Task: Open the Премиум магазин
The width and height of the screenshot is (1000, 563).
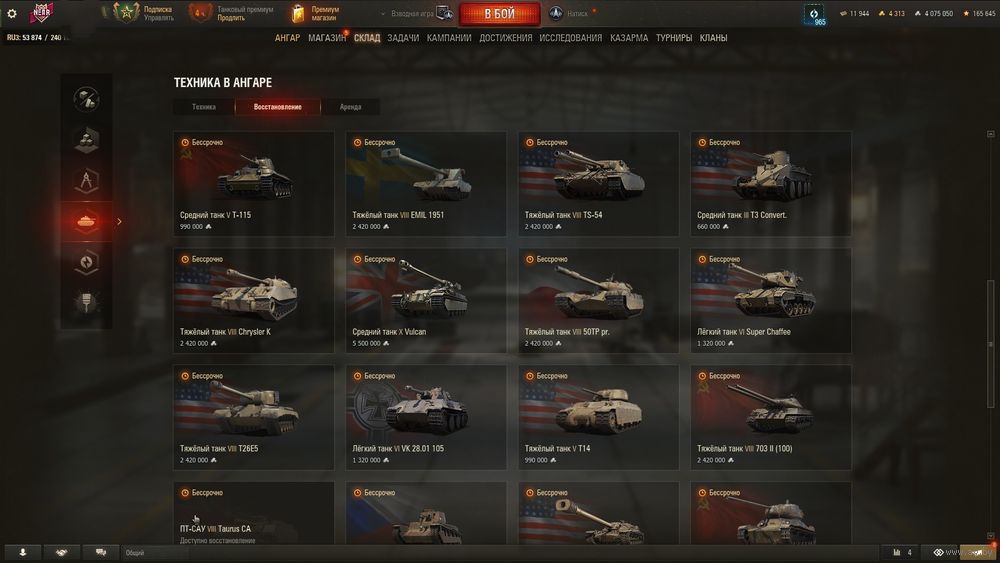Action: coord(316,13)
